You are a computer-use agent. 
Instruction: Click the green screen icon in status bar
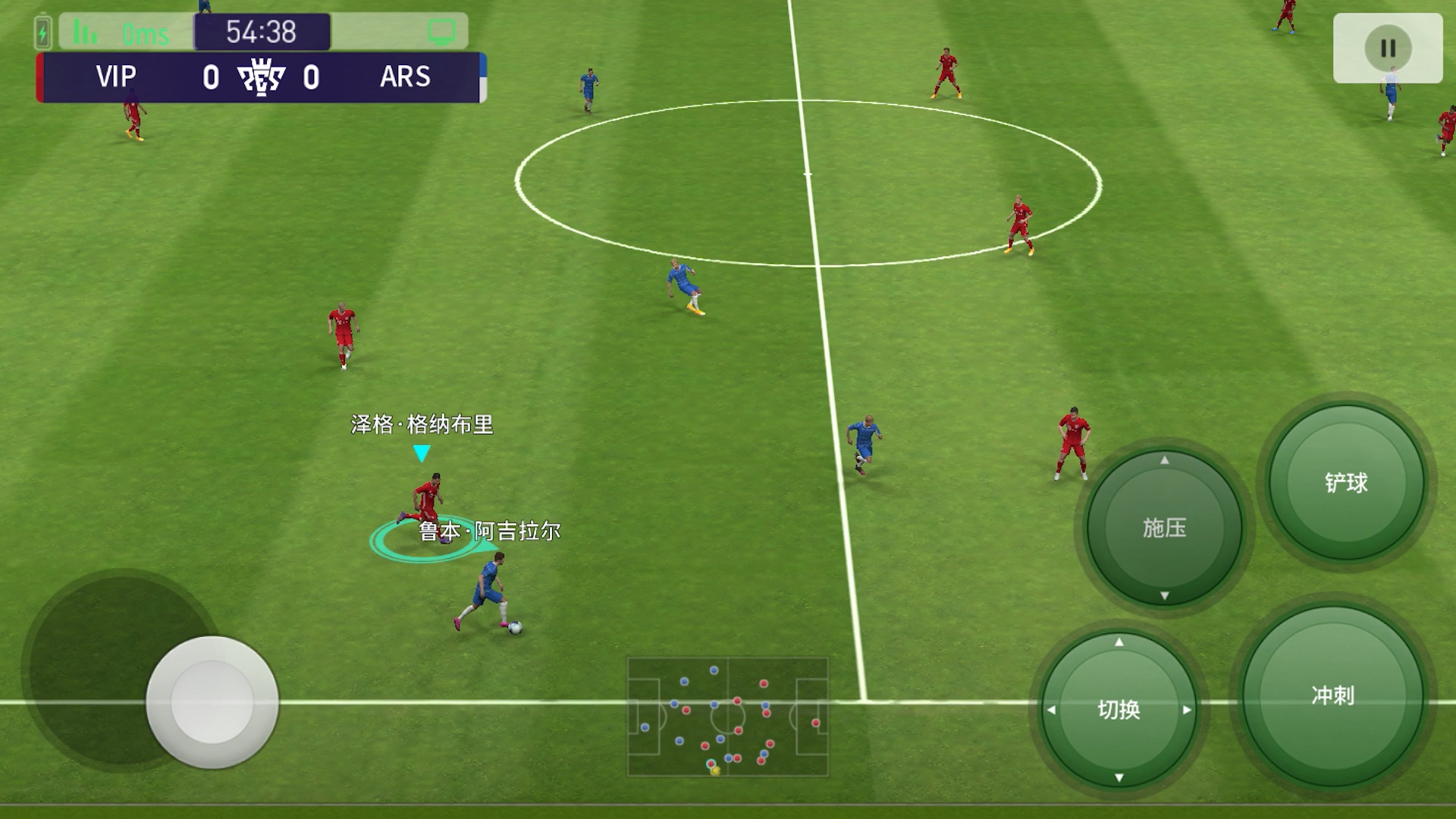tap(441, 32)
